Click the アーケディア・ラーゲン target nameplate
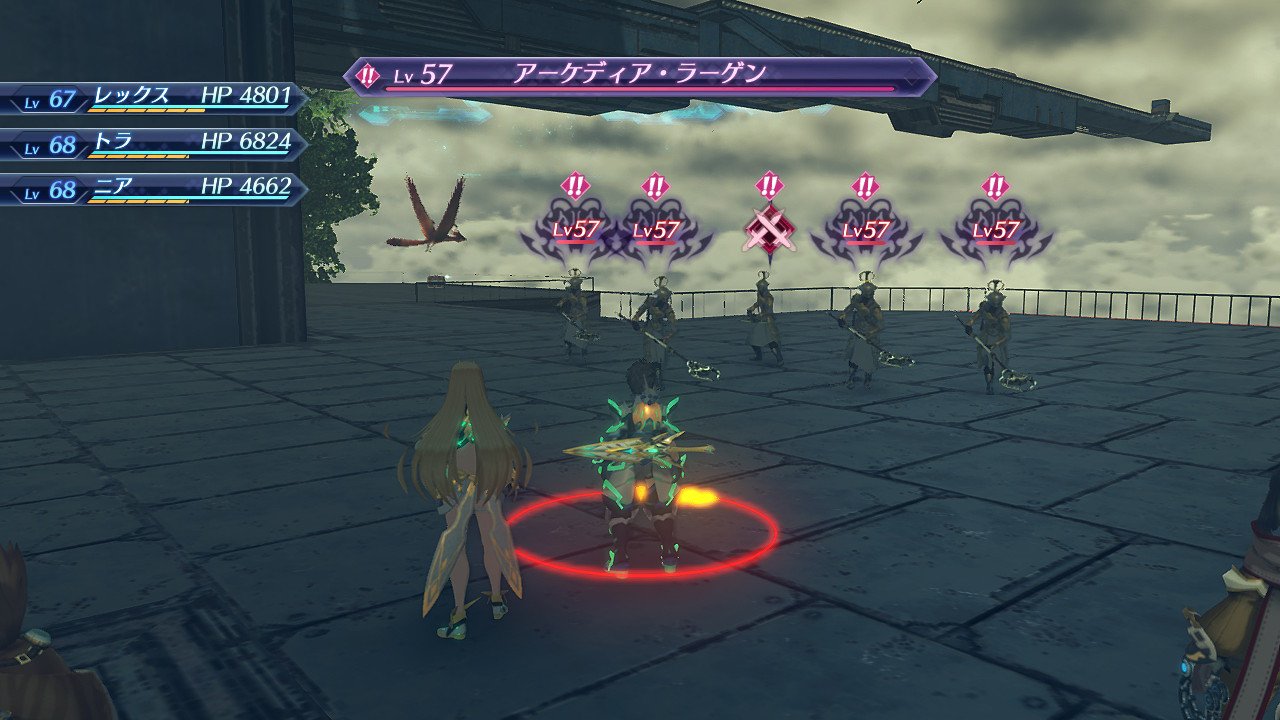Viewport: 1280px width, 720px height. tap(640, 76)
